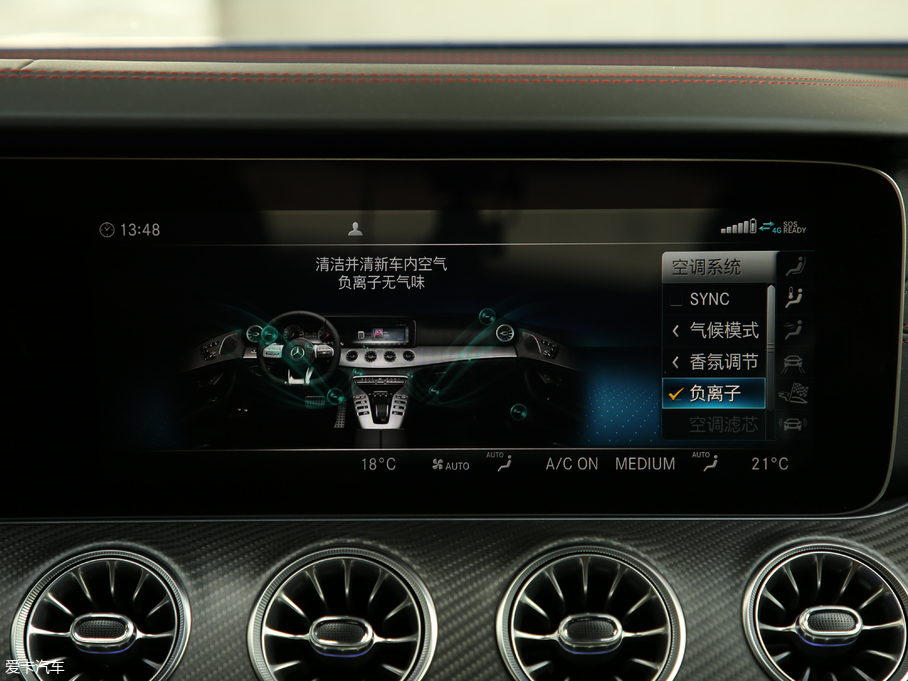Toggle the A/C ON button

point(572,464)
